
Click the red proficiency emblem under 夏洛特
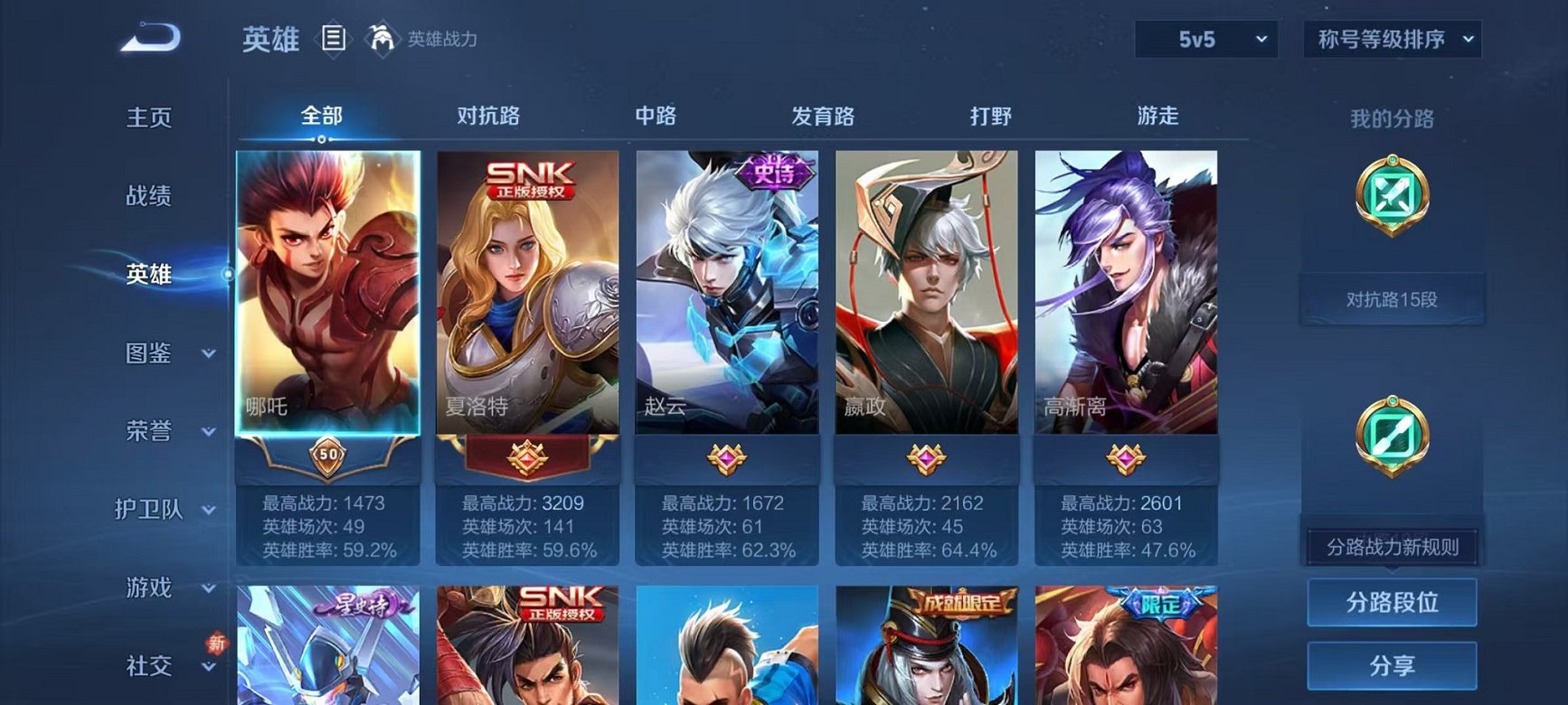point(526,456)
